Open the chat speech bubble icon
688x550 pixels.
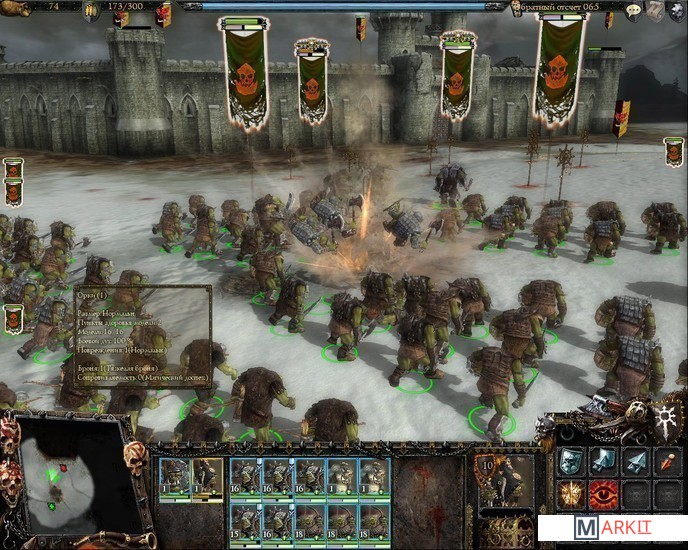click(x=633, y=11)
